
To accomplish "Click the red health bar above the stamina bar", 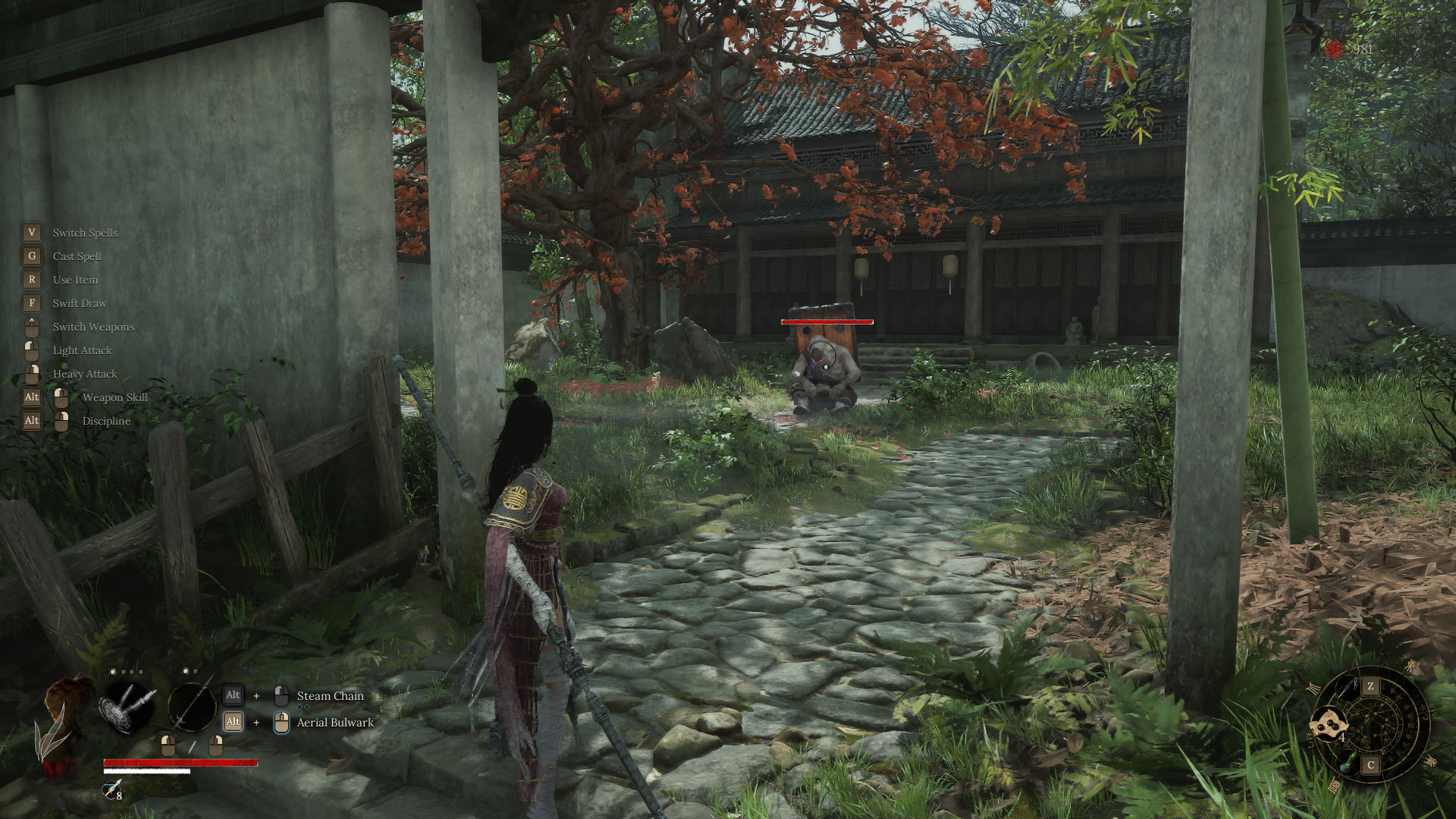I will pyautogui.click(x=180, y=762).
